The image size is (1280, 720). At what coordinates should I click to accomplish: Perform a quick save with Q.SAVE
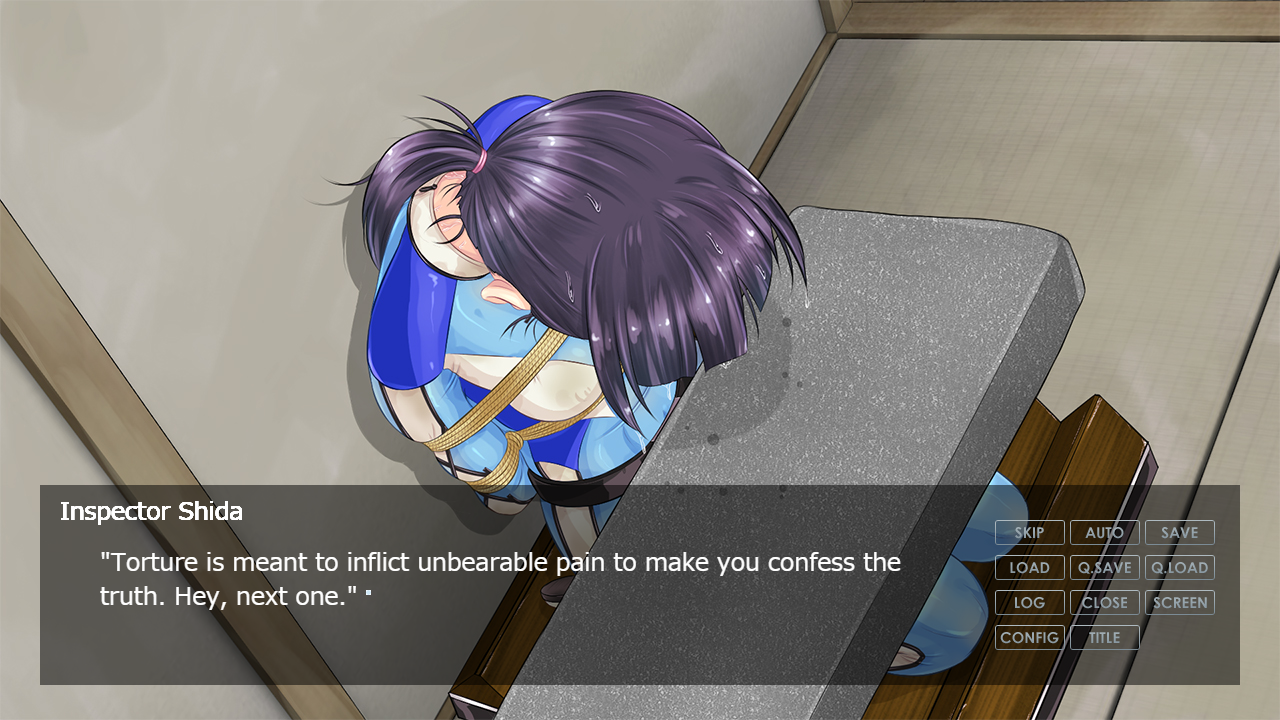[x=1104, y=568]
